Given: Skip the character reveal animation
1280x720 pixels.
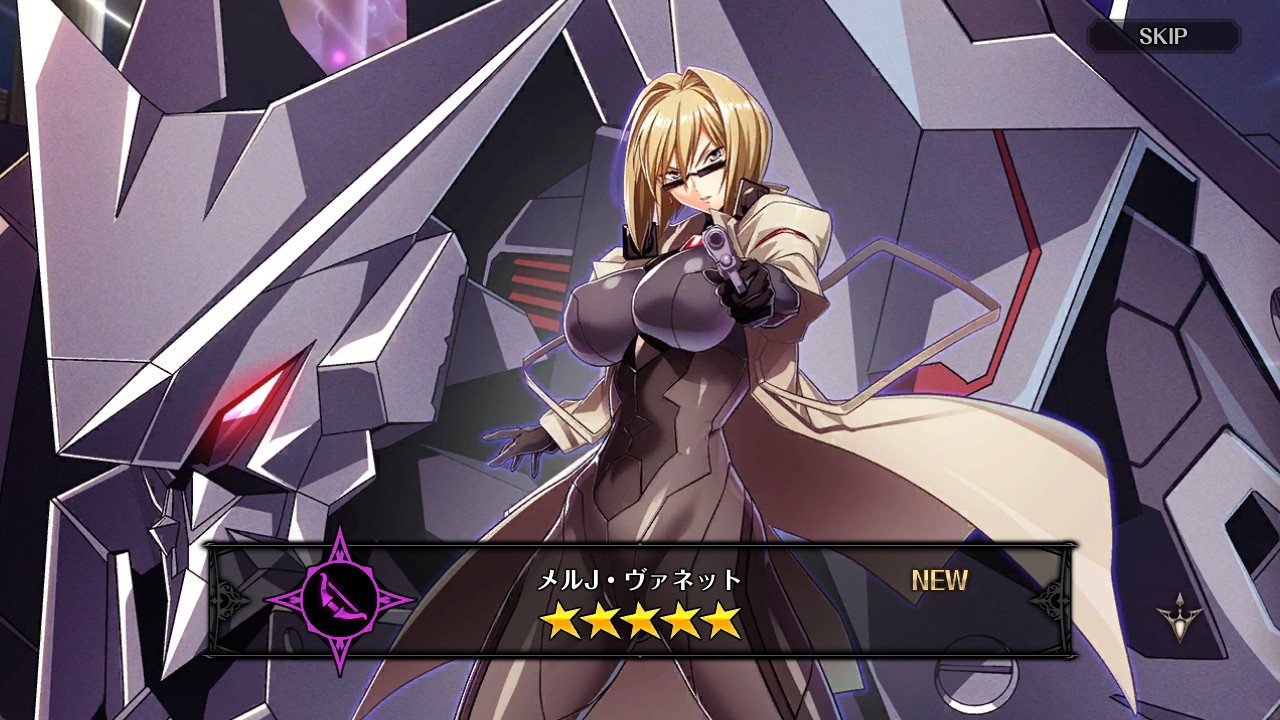Looking at the screenshot, I should coord(1163,37).
